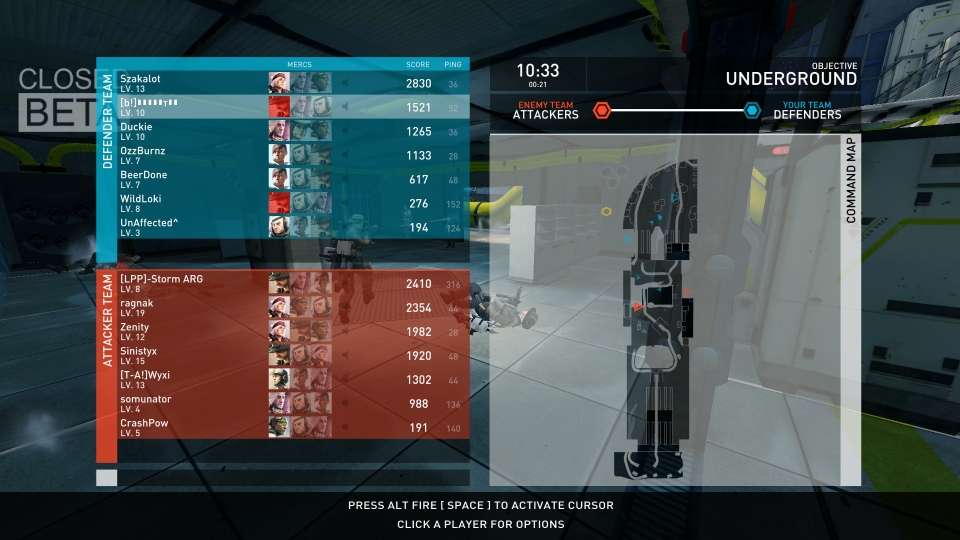Click somunator's scoreboard entry
960x540 pixels.
point(146,403)
